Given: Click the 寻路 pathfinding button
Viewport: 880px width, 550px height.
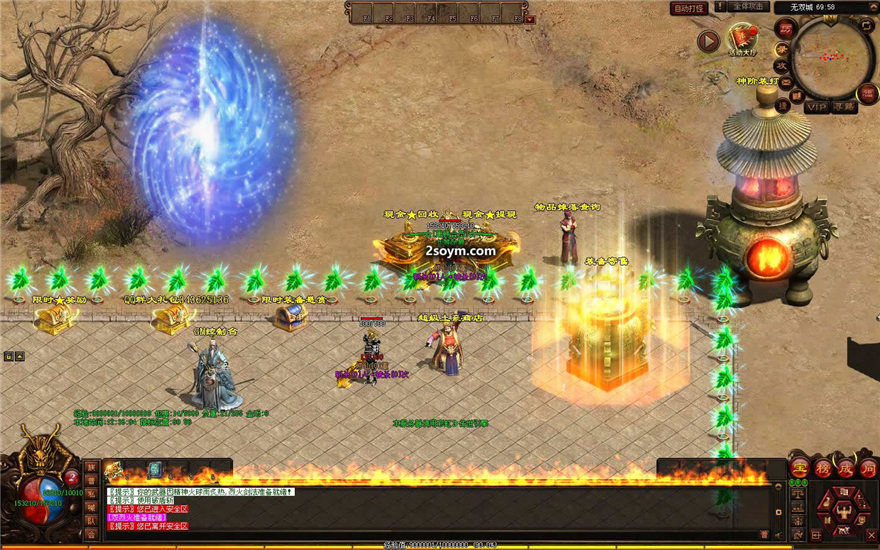Looking at the screenshot, I should pyautogui.click(x=844, y=105).
